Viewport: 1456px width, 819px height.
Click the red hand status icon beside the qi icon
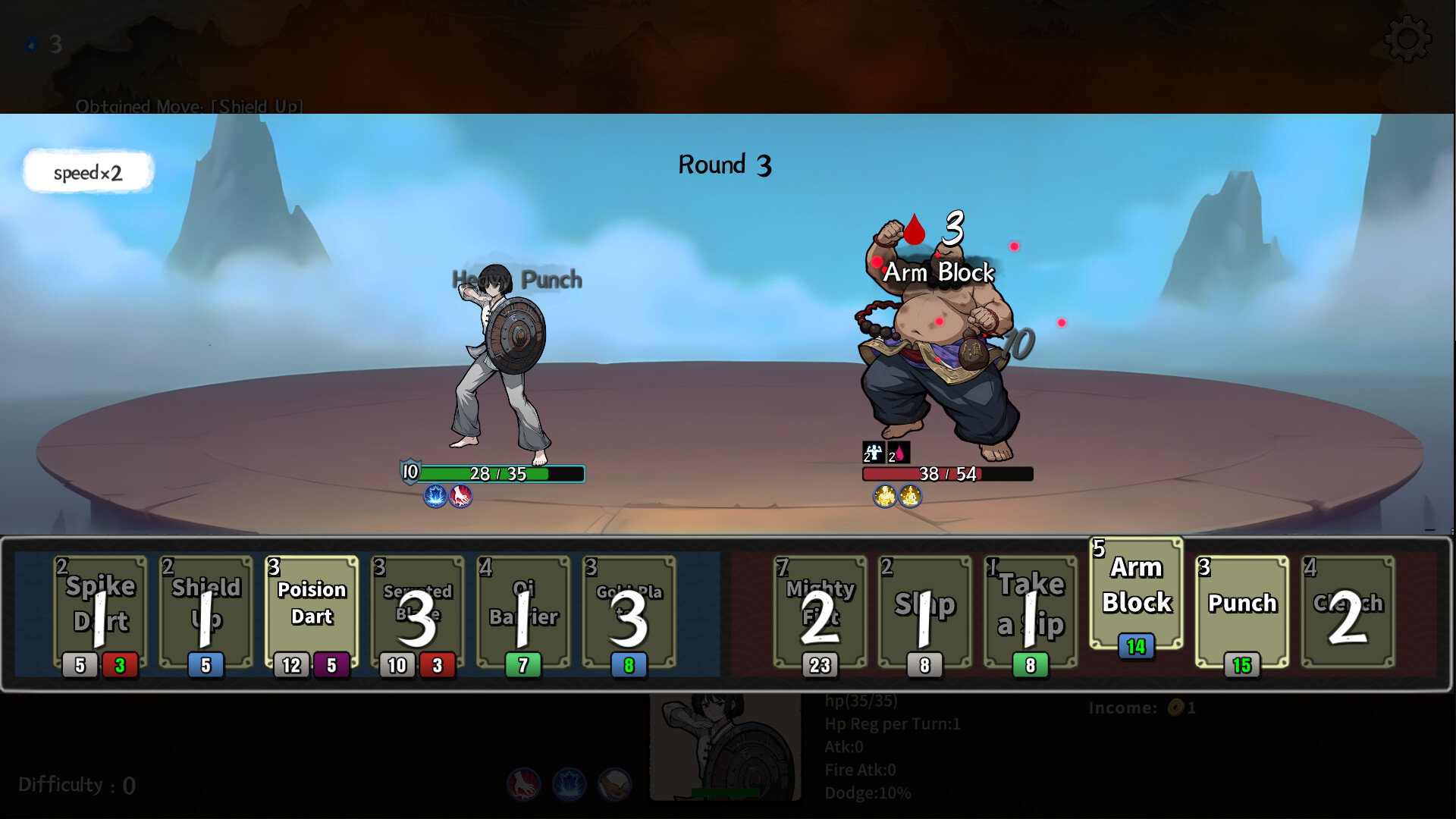pyautogui.click(x=461, y=497)
